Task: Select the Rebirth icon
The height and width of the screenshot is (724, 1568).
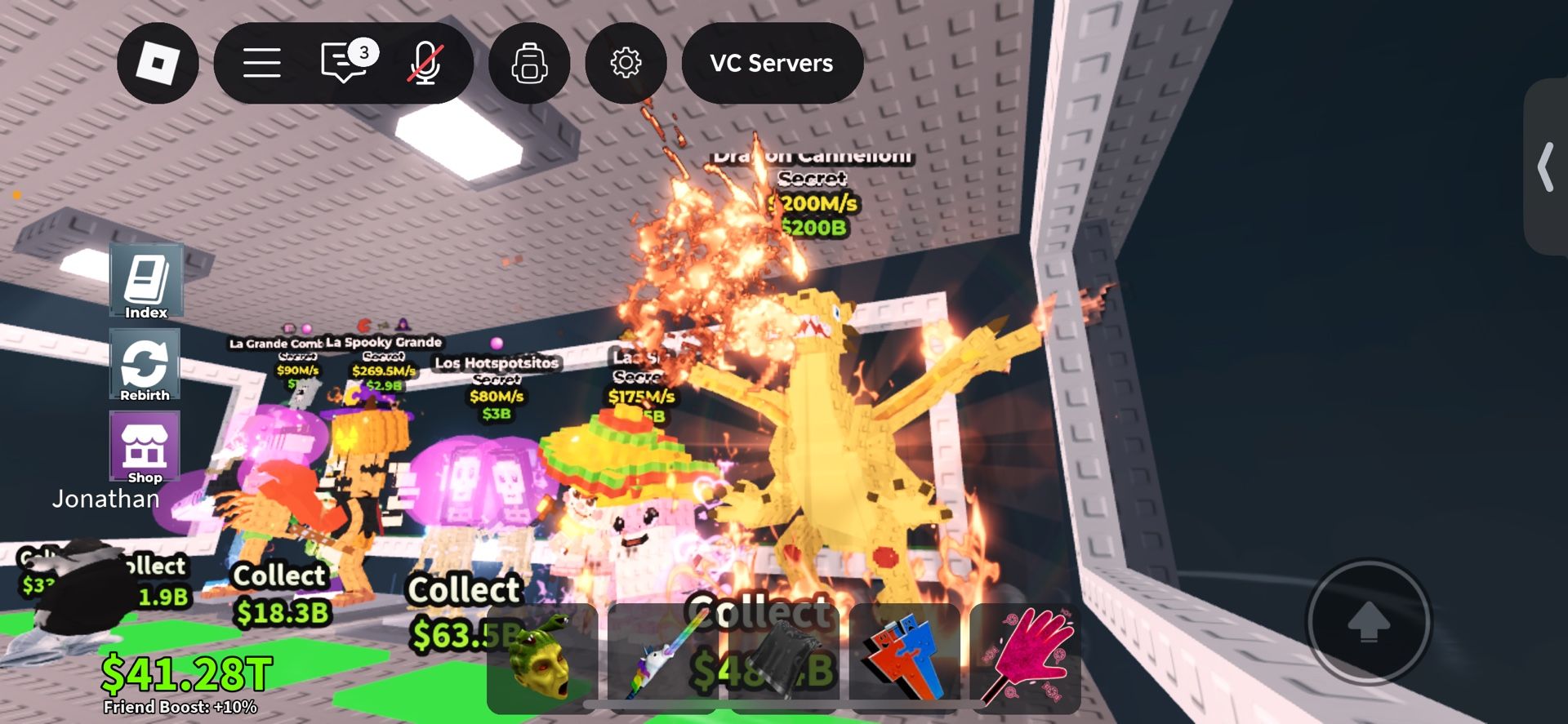Action: 147,365
